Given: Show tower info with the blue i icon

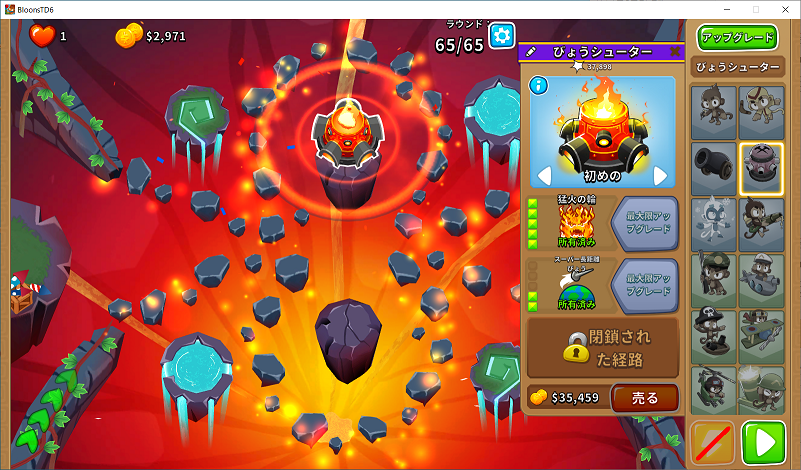Looking at the screenshot, I should point(537,84).
